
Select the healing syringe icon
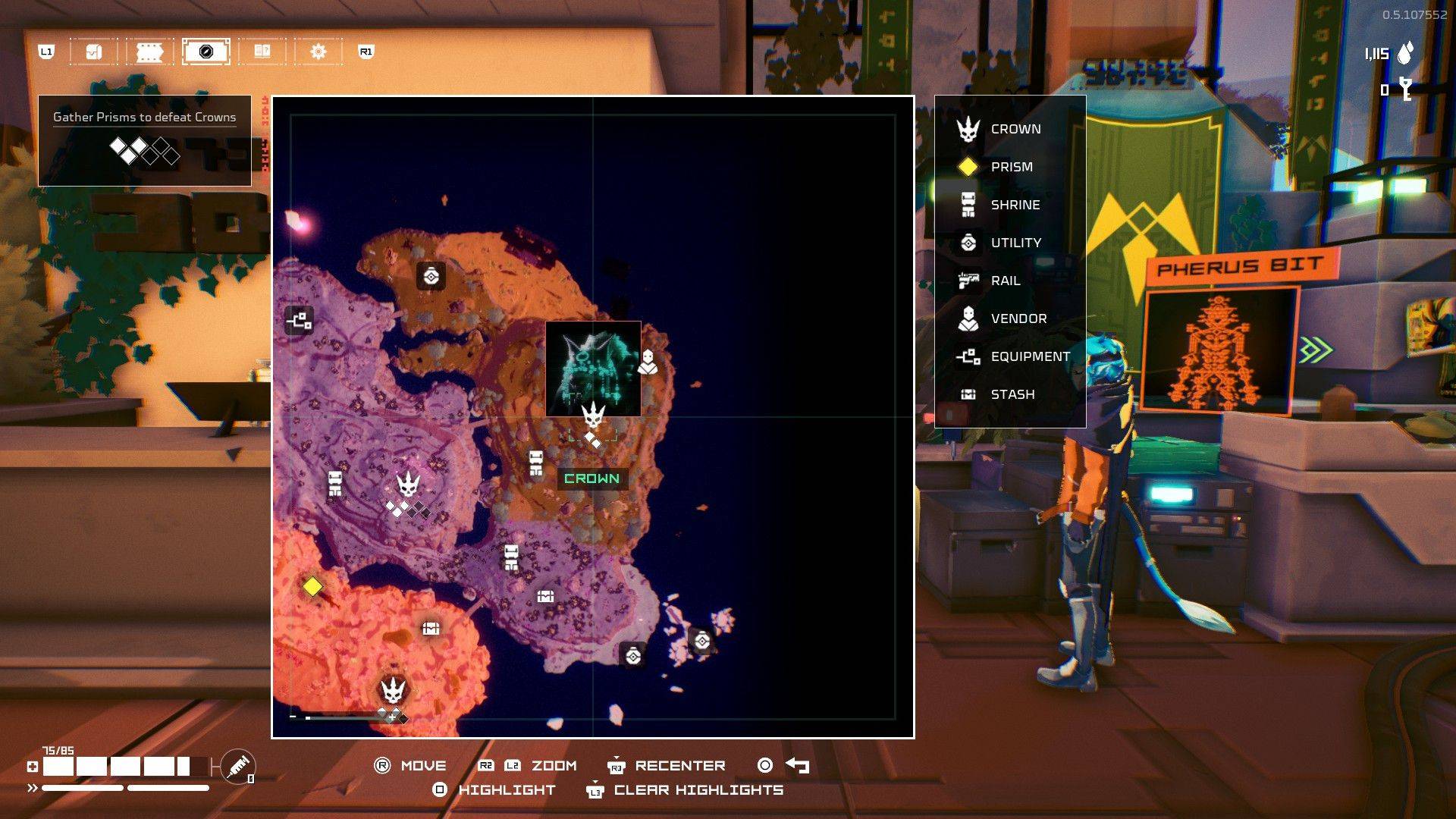(238, 766)
